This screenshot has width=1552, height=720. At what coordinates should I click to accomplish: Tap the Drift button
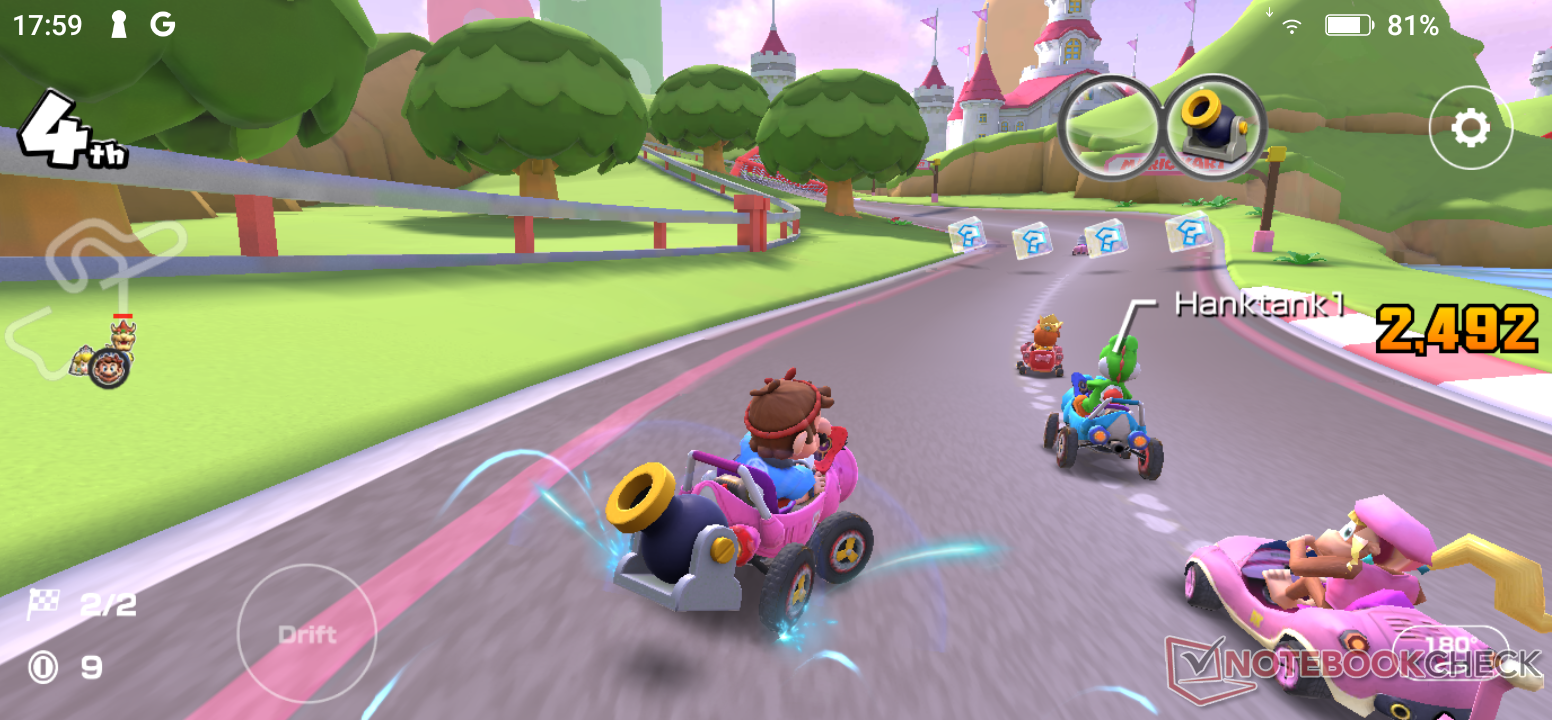click(x=307, y=634)
